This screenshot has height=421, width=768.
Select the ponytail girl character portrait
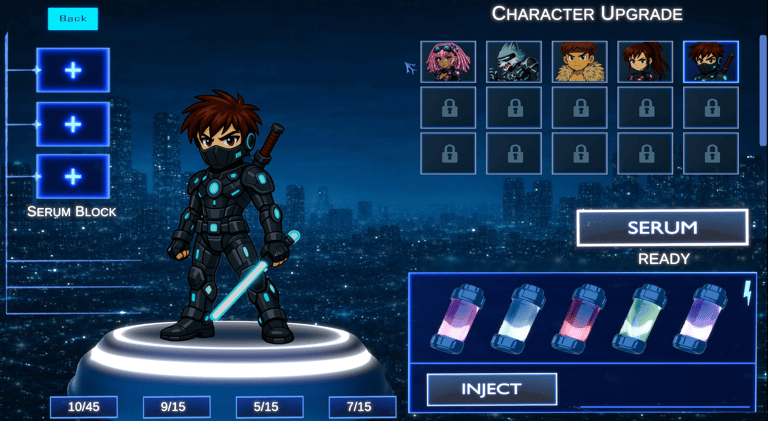[x=645, y=62]
